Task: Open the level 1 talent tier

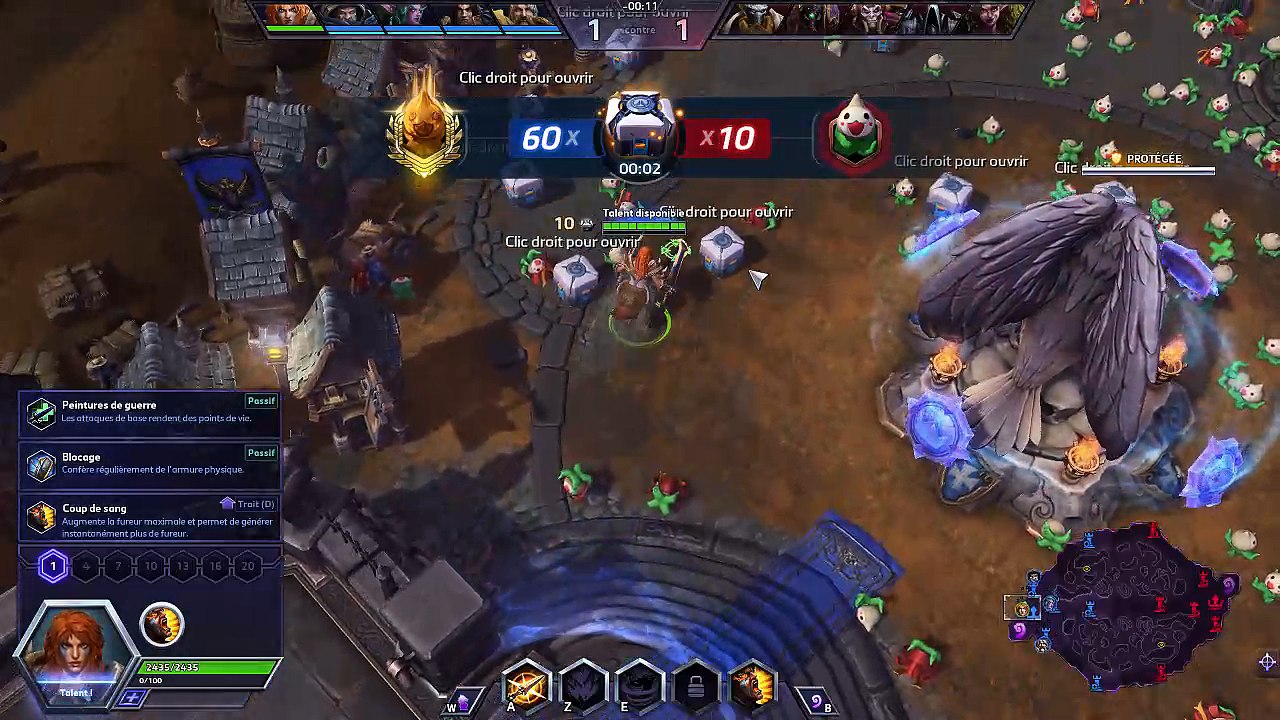Action: [x=53, y=567]
